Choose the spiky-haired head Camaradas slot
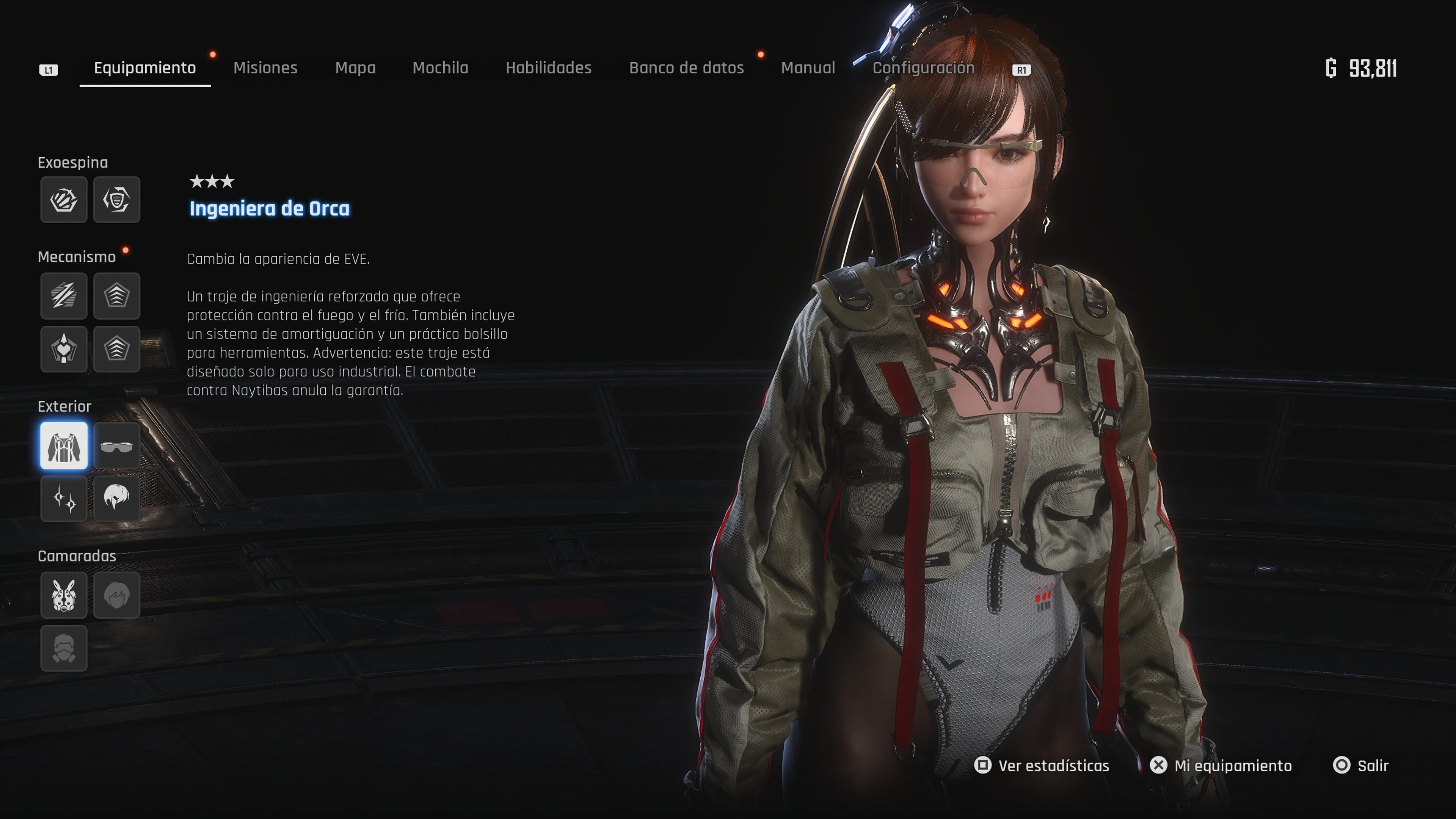Viewport: 1456px width, 819px height. click(x=116, y=595)
